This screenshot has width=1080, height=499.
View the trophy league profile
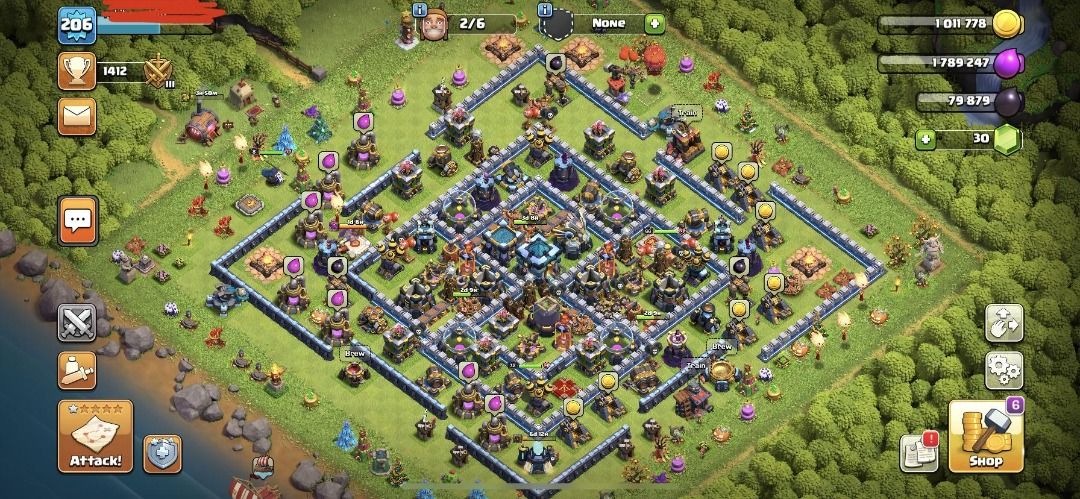pyautogui.click(x=78, y=70)
